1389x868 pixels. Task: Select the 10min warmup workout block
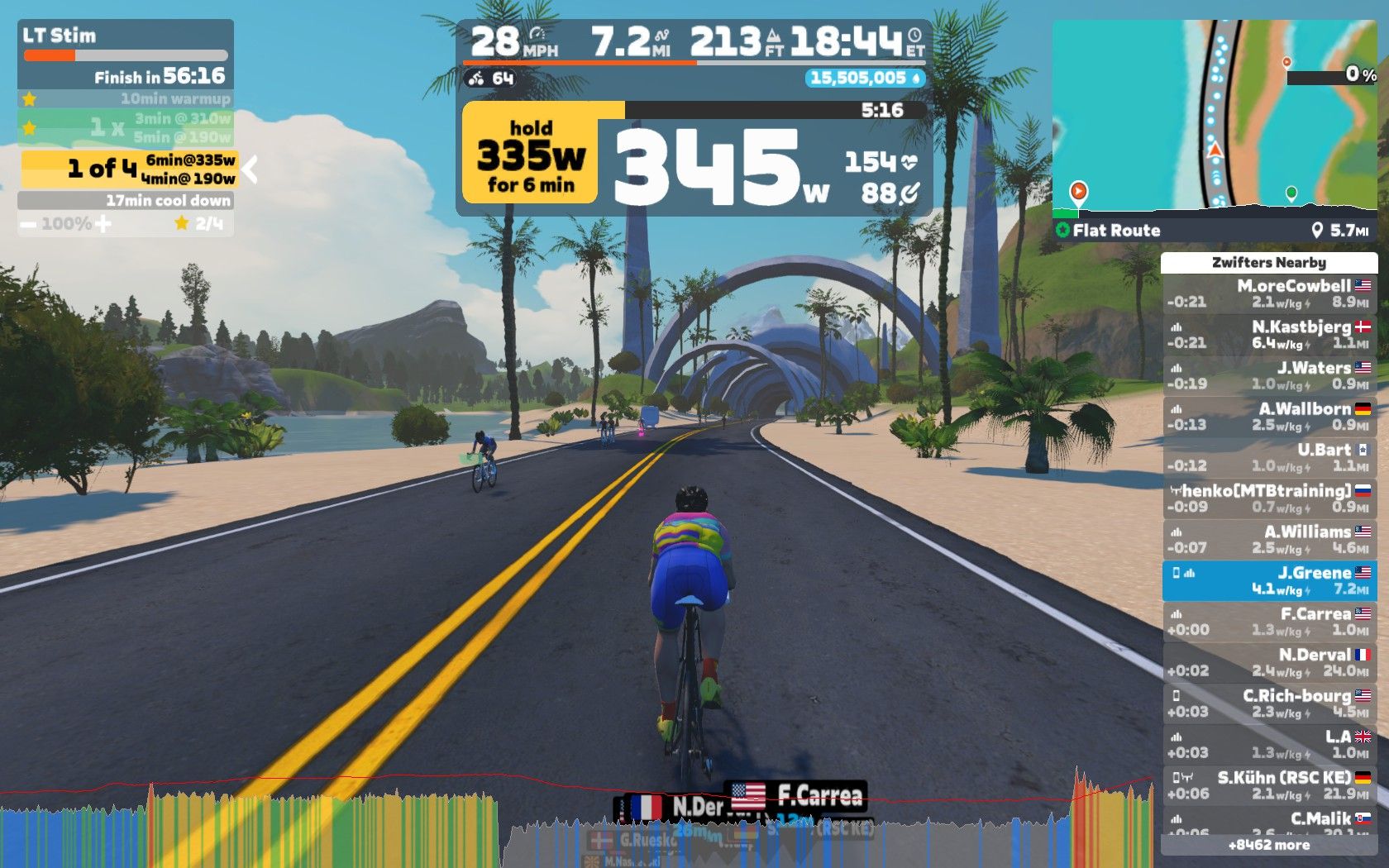[126, 98]
